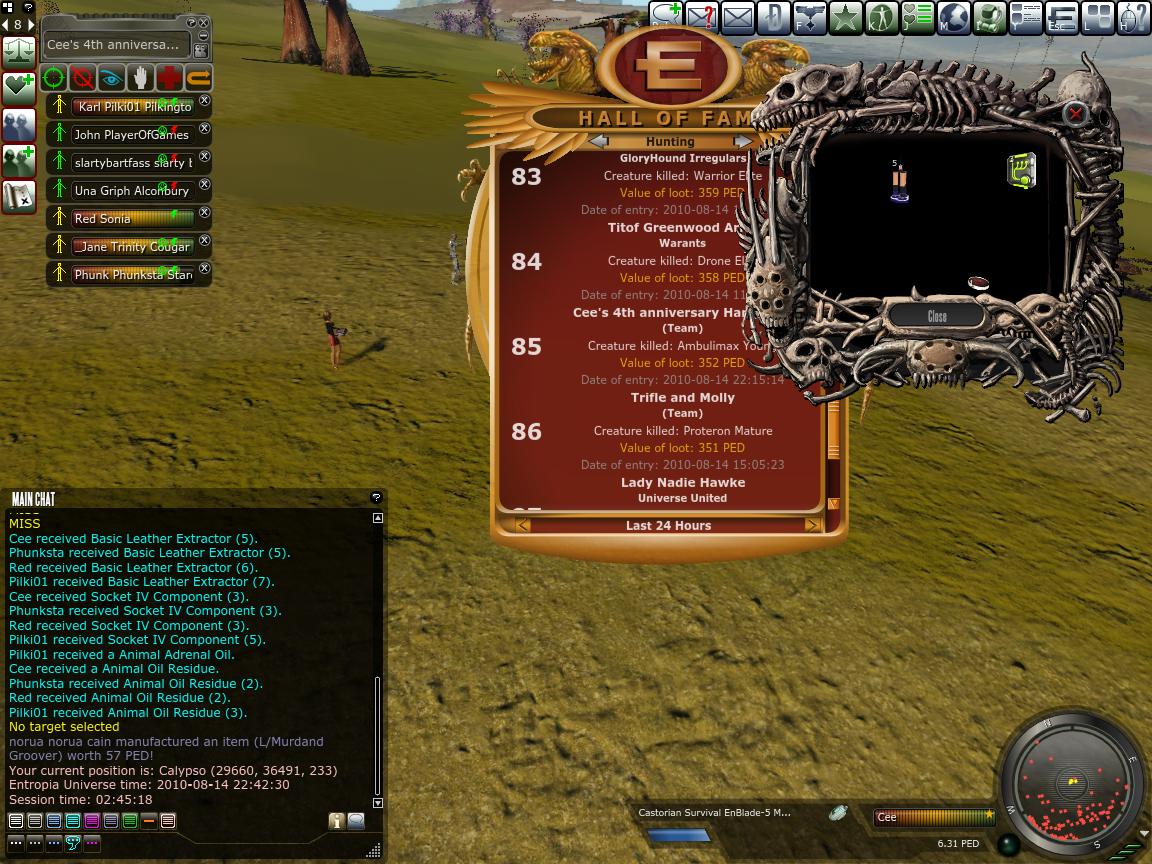The height and width of the screenshot is (864, 1152).
Task: Show next Hall of Fame category
Action: pyautogui.click(x=742, y=142)
